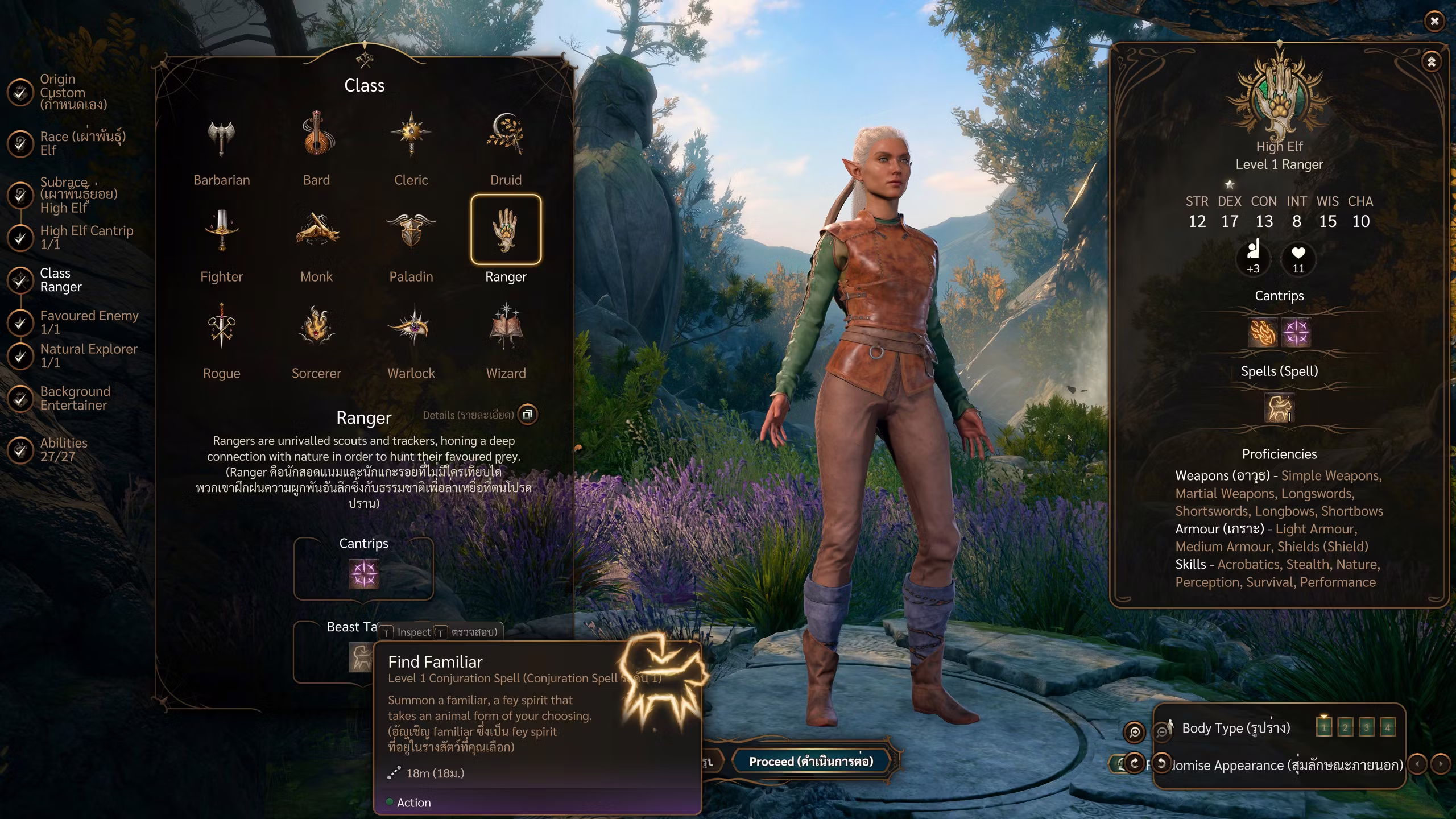Select body type 2
1456x819 pixels.
1345,727
